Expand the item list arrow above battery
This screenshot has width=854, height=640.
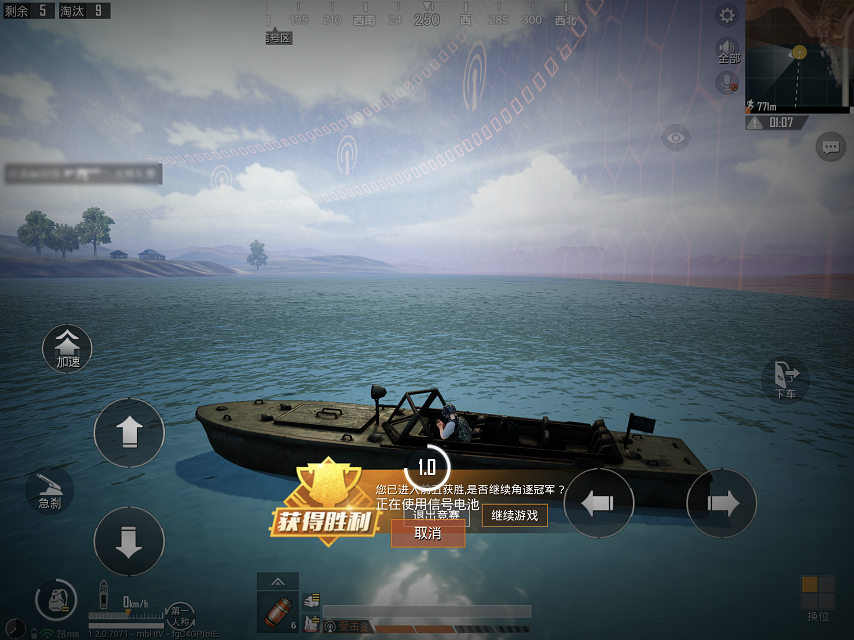tap(277, 581)
